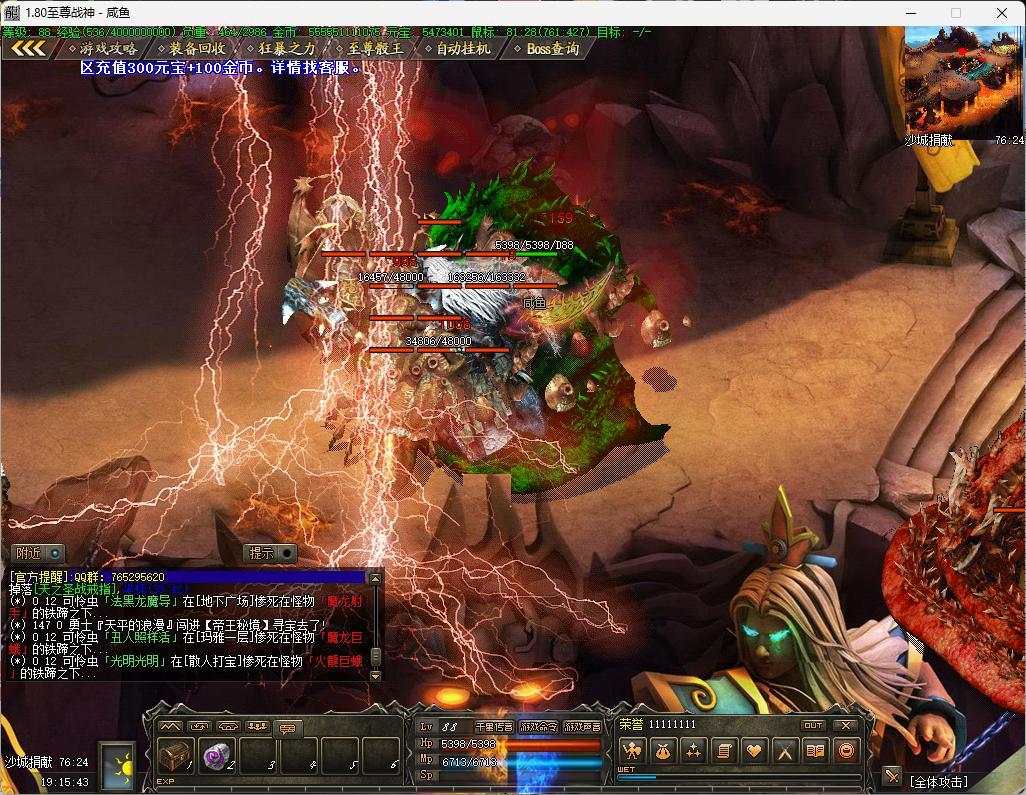
Task: Toggle the 附近 nearby button
Action: (x=38, y=553)
